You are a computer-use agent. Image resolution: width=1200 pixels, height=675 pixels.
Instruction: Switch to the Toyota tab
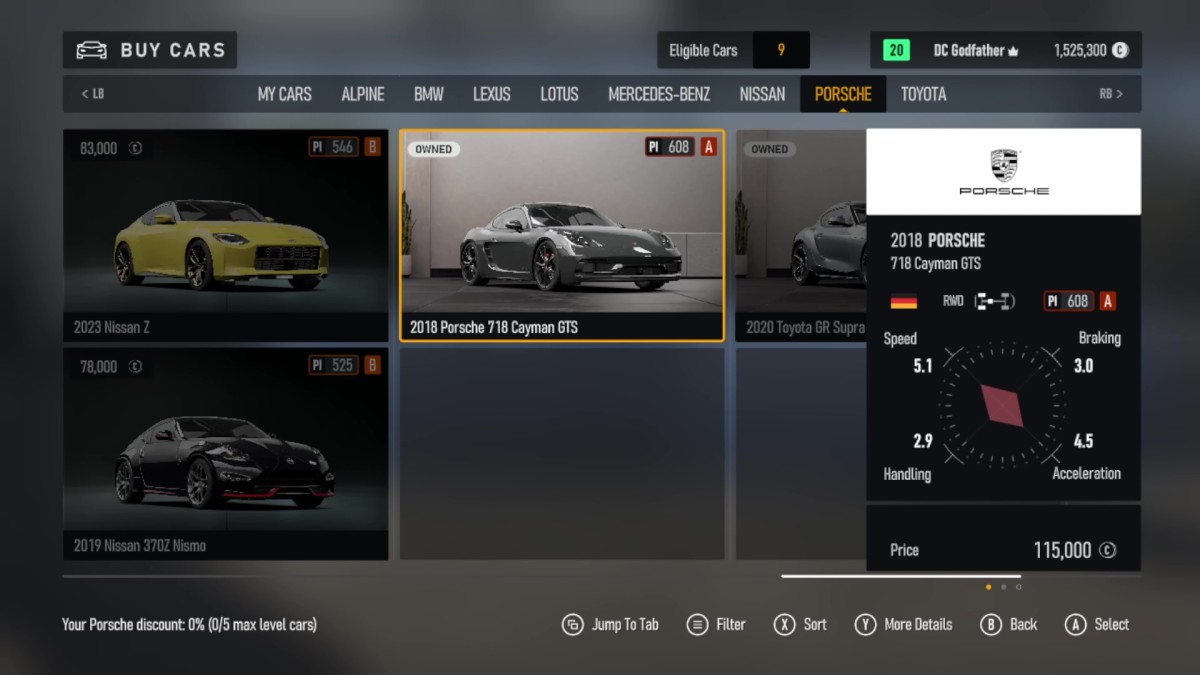[x=923, y=94]
